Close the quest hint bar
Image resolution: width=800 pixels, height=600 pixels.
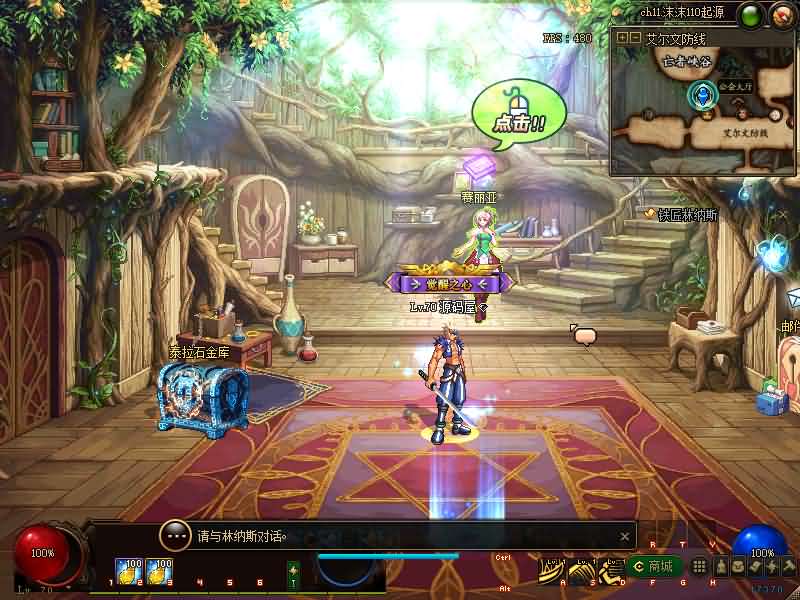[625, 536]
